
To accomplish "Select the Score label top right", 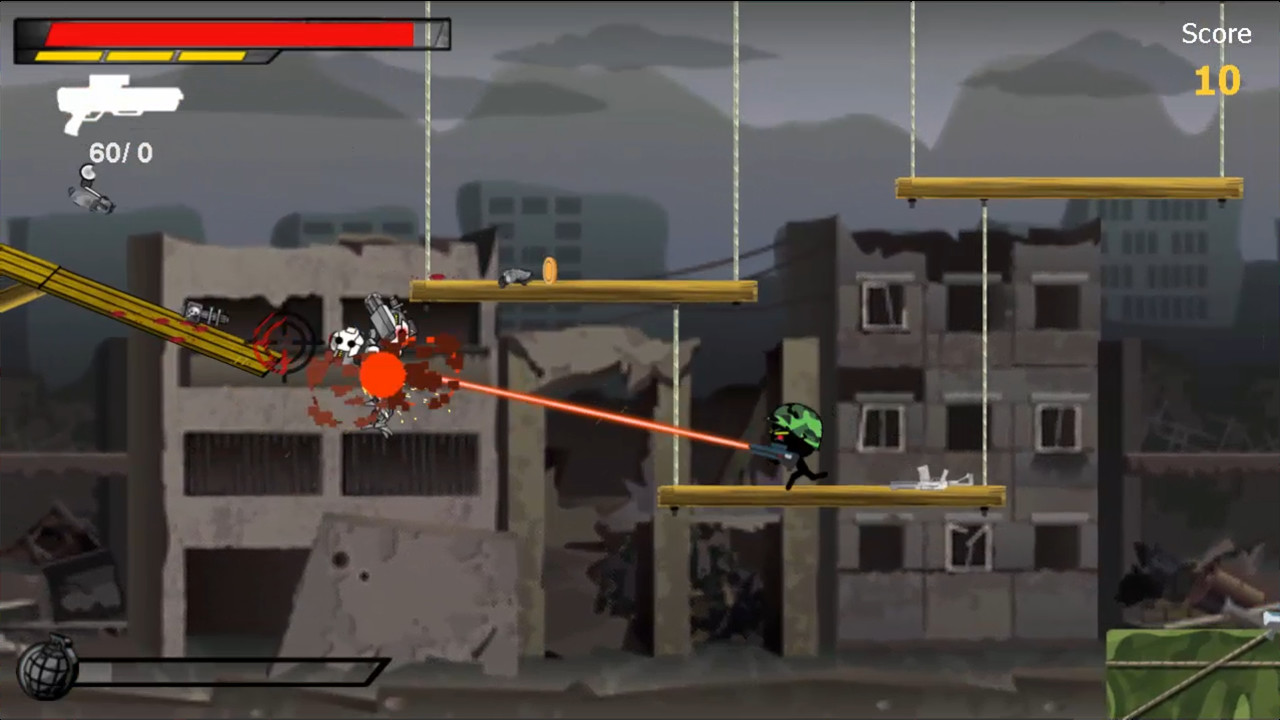I will pos(1216,33).
